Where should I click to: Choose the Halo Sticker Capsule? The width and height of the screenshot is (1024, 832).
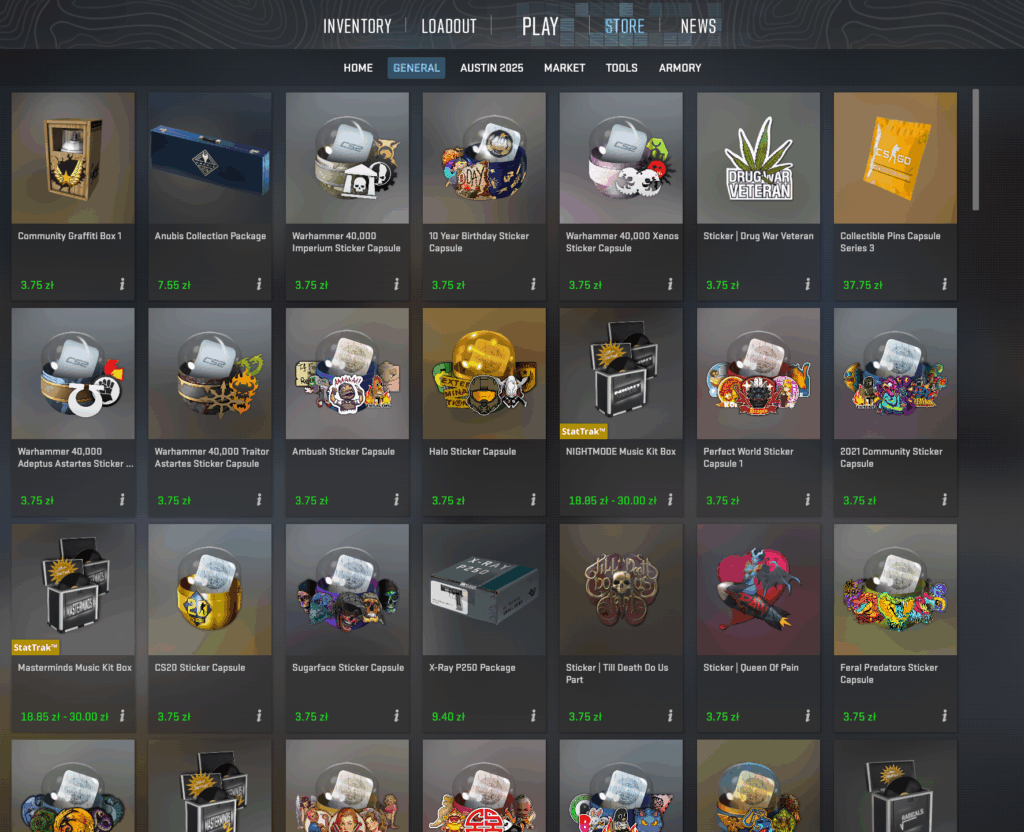[484, 373]
